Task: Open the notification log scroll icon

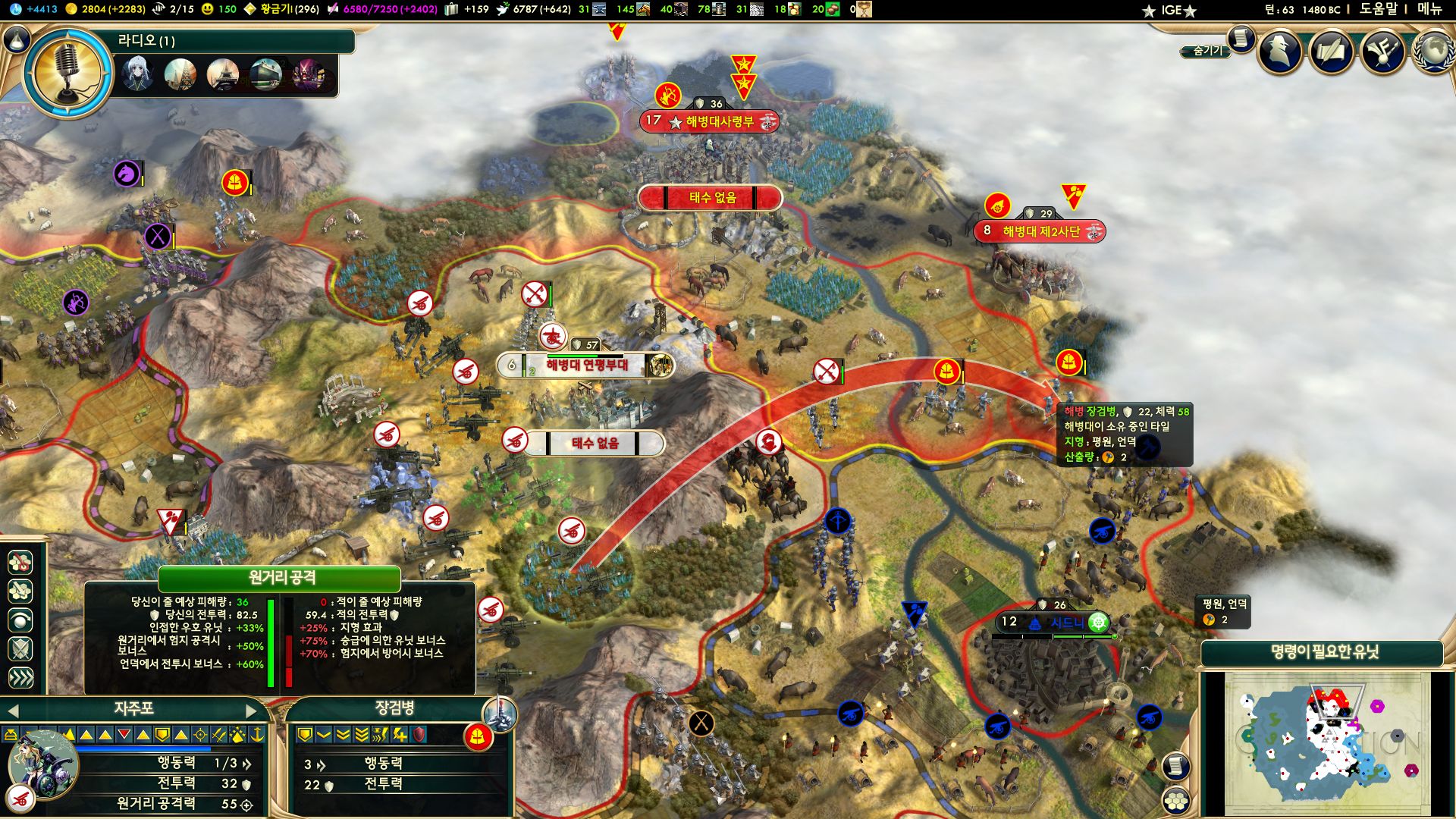Action: tap(1241, 38)
